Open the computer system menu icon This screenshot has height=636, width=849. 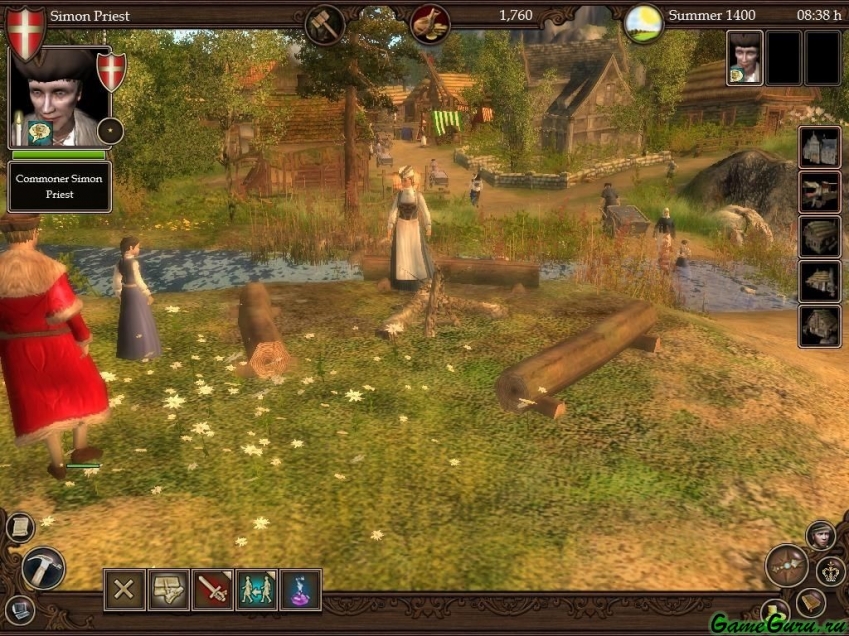coord(20,608)
